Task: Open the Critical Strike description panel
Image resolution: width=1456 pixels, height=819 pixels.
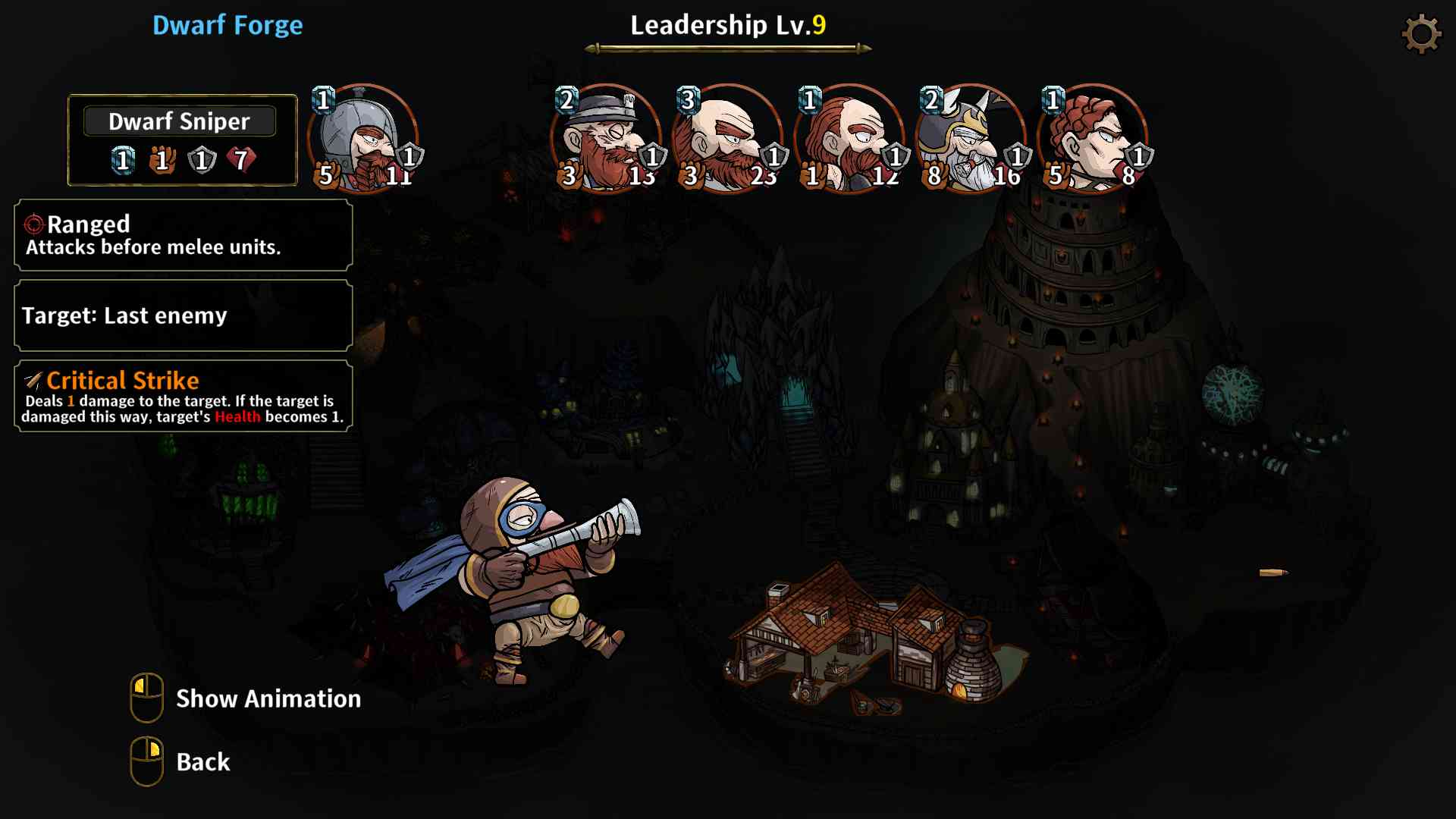Action: [x=182, y=398]
